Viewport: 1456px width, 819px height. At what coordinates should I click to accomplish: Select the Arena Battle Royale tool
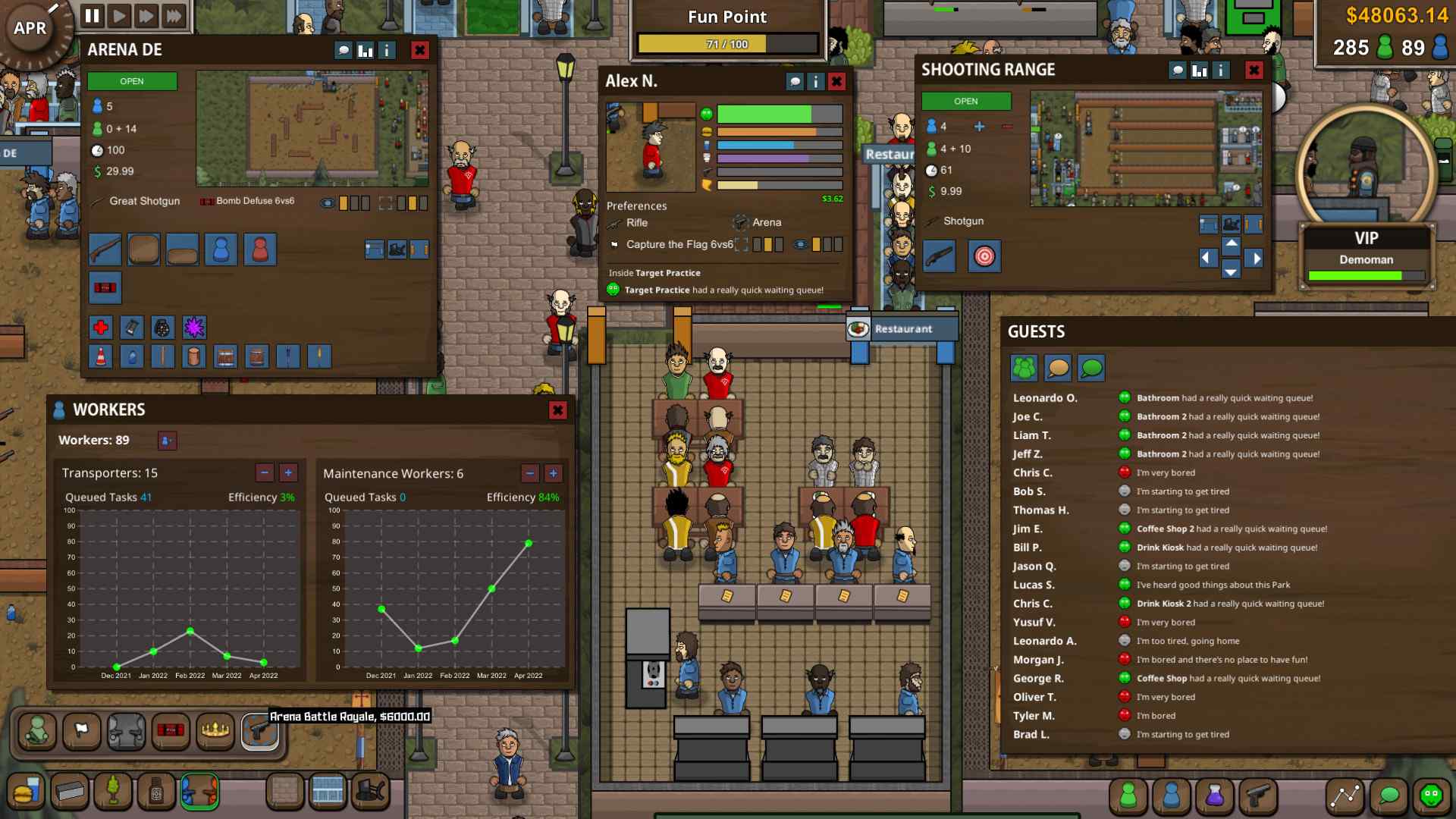(x=259, y=732)
